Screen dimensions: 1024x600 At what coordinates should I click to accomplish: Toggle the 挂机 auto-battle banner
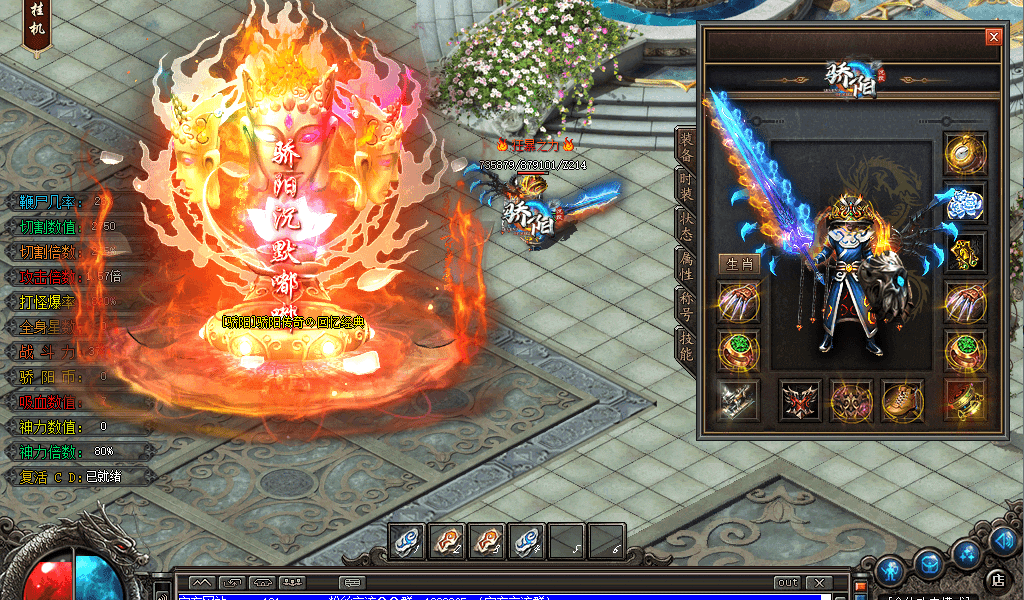35,27
